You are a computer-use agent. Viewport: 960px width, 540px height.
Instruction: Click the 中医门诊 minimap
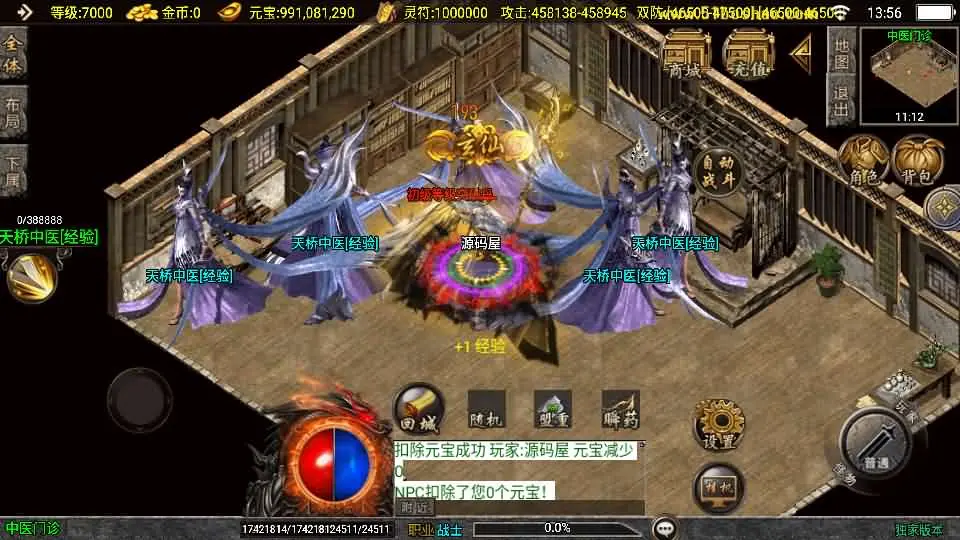(909, 75)
